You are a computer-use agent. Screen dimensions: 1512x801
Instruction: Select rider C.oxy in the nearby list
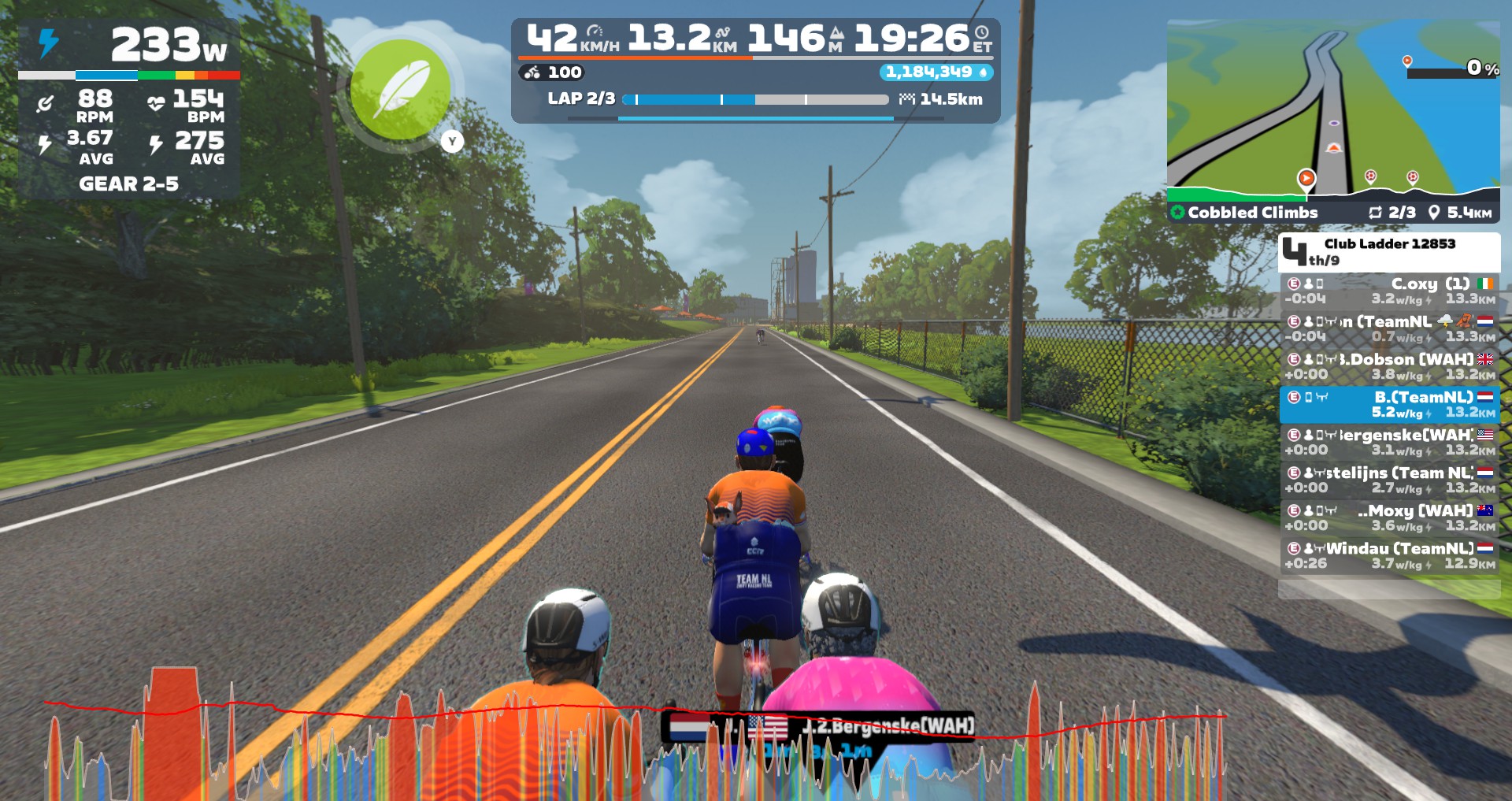coord(1389,291)
